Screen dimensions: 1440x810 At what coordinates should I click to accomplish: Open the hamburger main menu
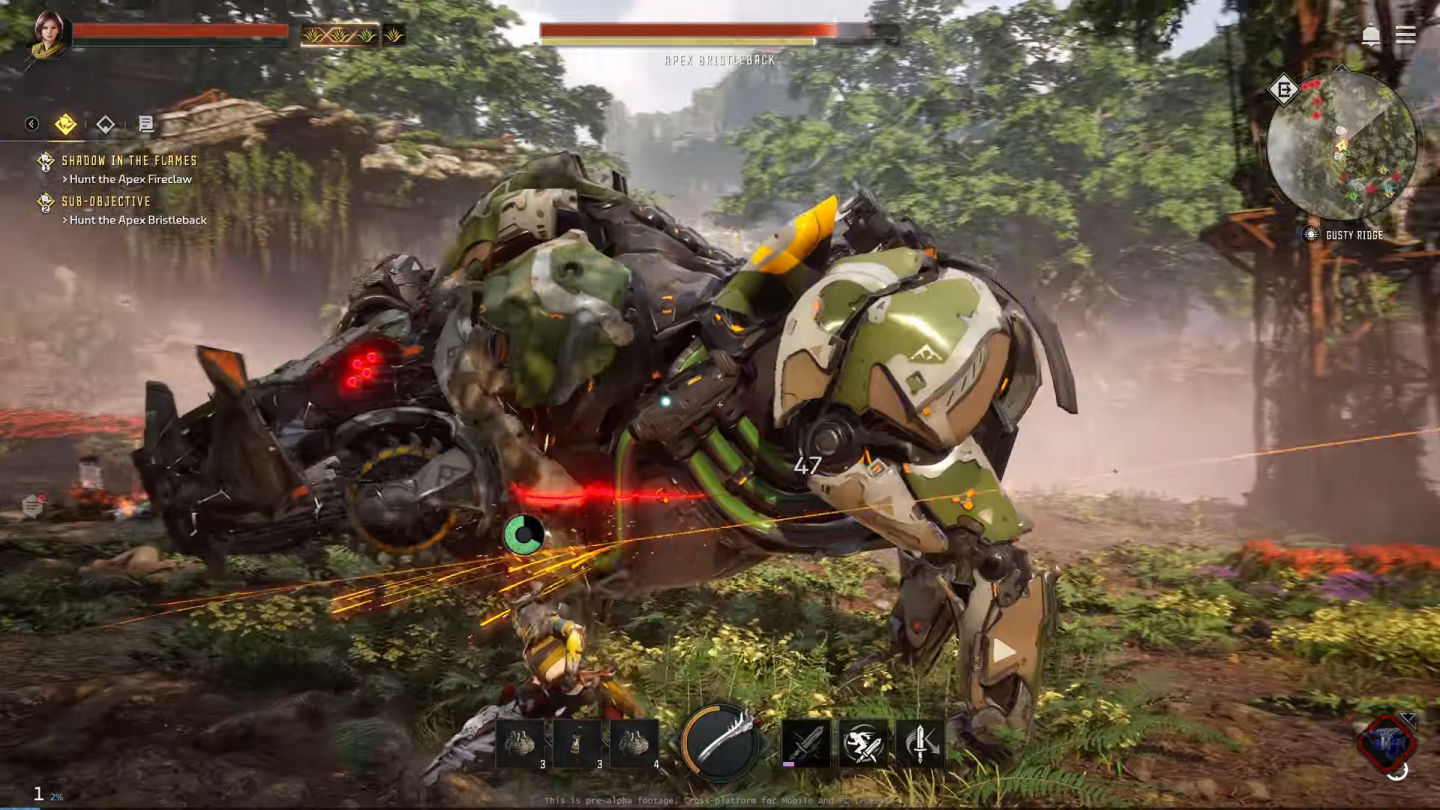pos(1405,35)
